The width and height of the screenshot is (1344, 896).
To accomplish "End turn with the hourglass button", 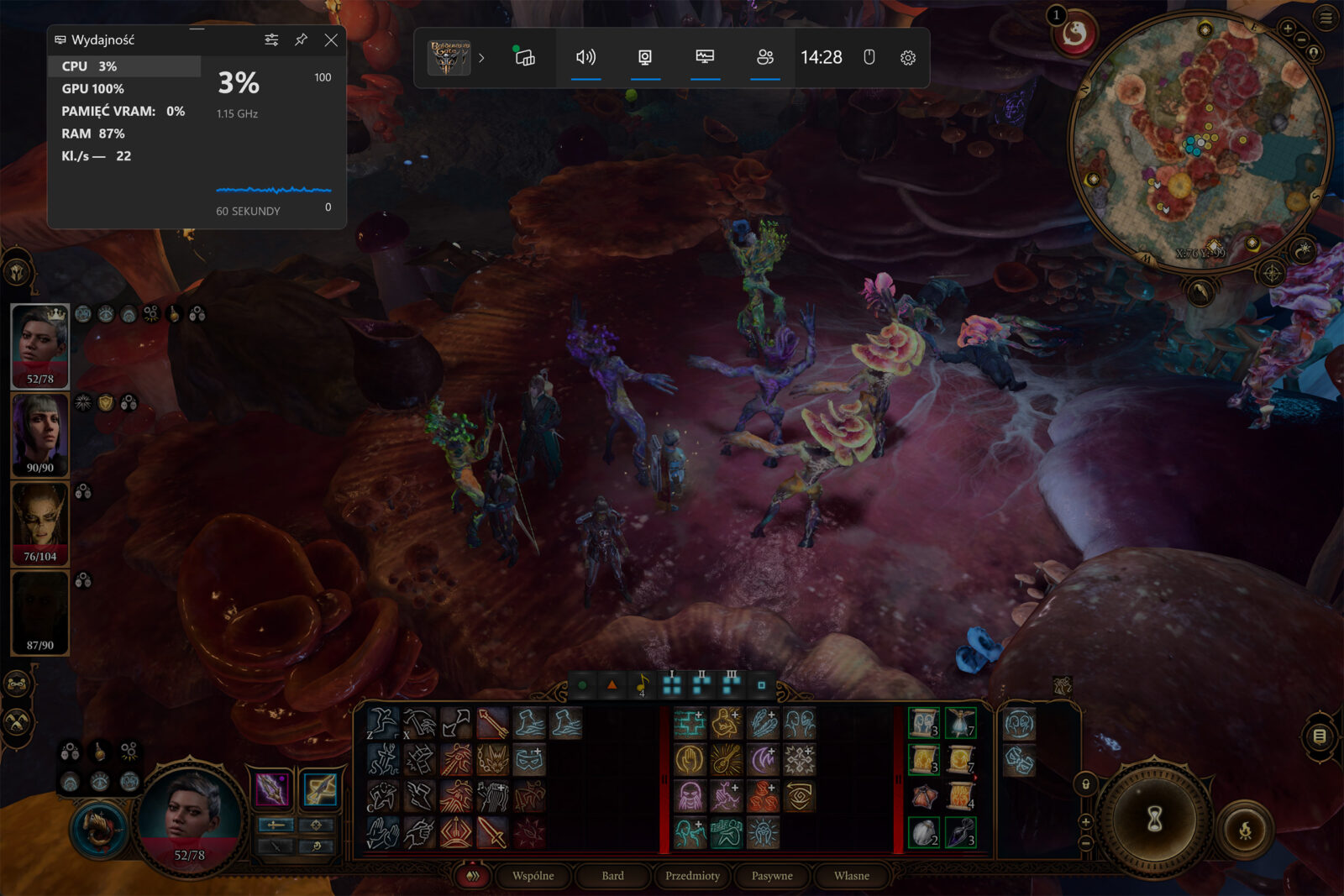I will coord(1155,817).
